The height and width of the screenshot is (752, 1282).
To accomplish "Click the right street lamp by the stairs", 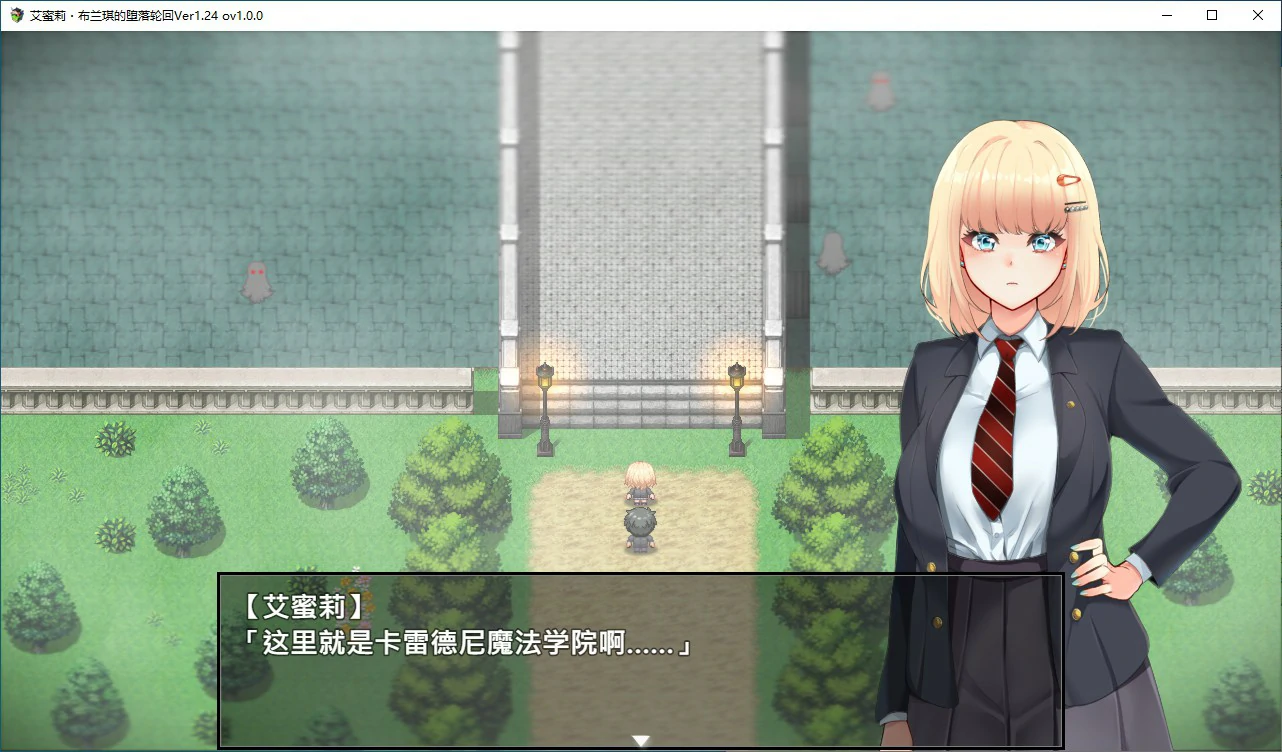I will tap(735, 400).
